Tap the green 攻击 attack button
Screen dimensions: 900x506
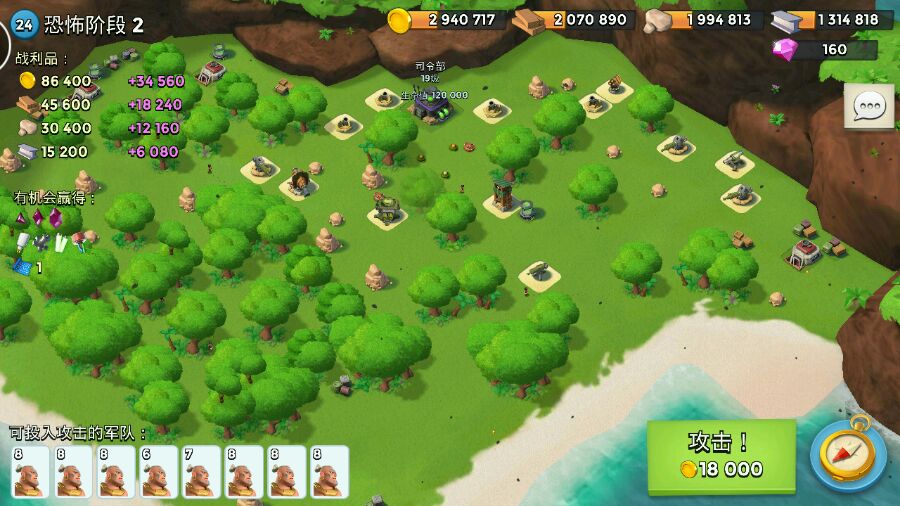point(721,456)
